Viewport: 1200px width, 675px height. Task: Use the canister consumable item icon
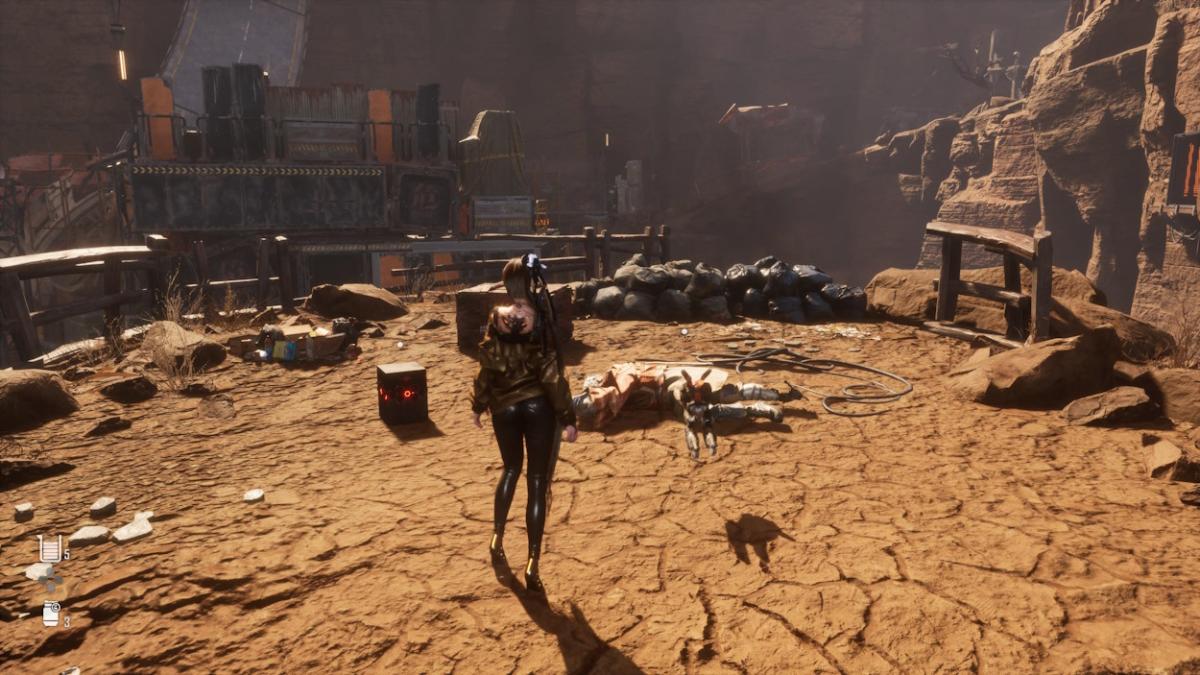tap(51, 614)
